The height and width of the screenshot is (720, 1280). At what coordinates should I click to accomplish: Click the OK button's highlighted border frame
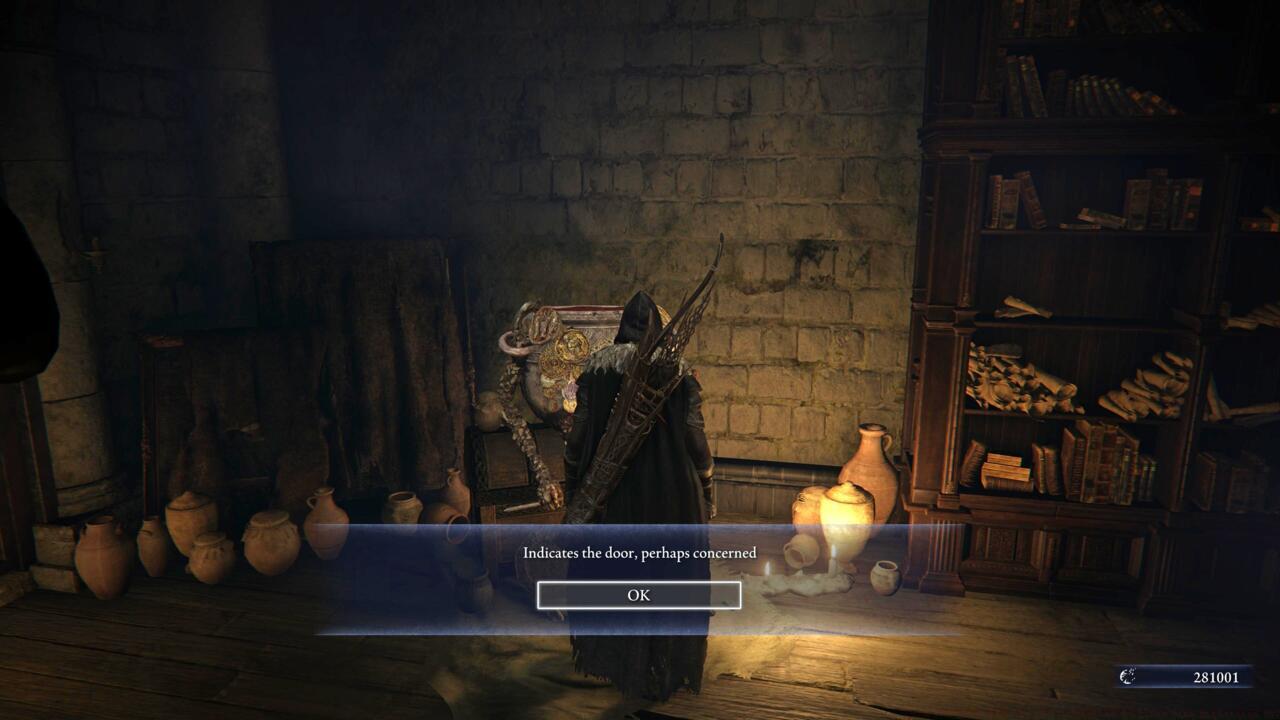639,594
